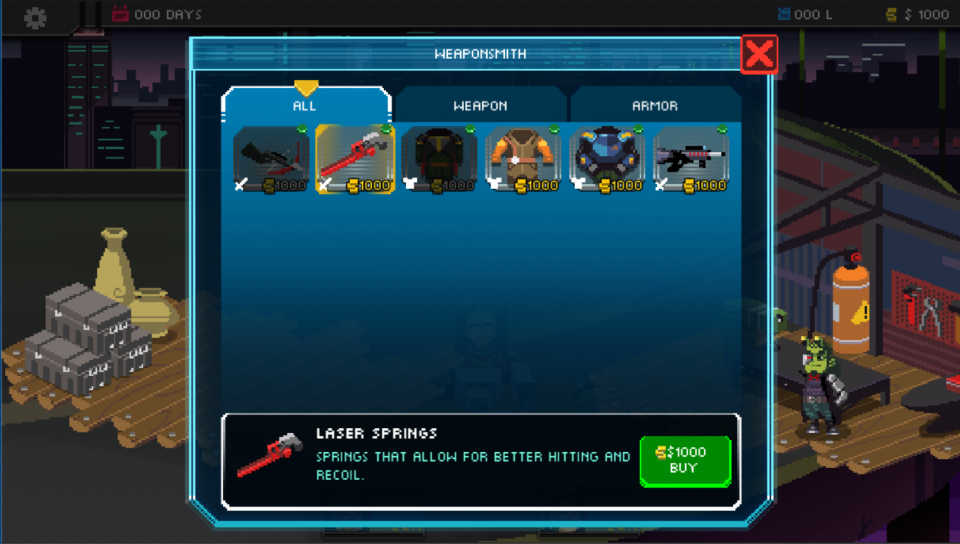
Task: Buy Laser Springs for $1000
Action: pos(685,460)
